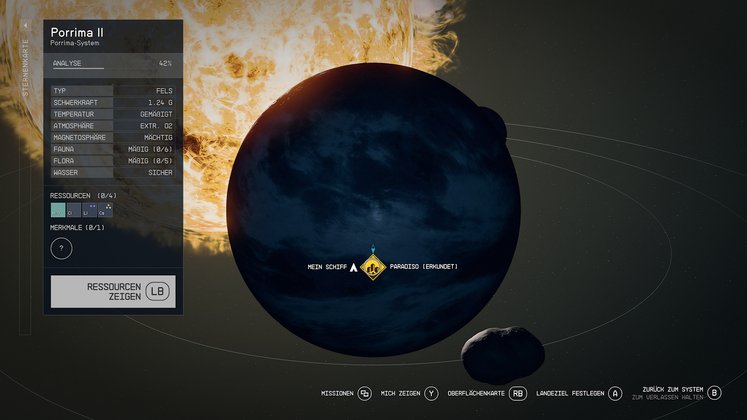Show resources with Ressourcen Zeigen button
Screen dimensions: 747x420
113,291
